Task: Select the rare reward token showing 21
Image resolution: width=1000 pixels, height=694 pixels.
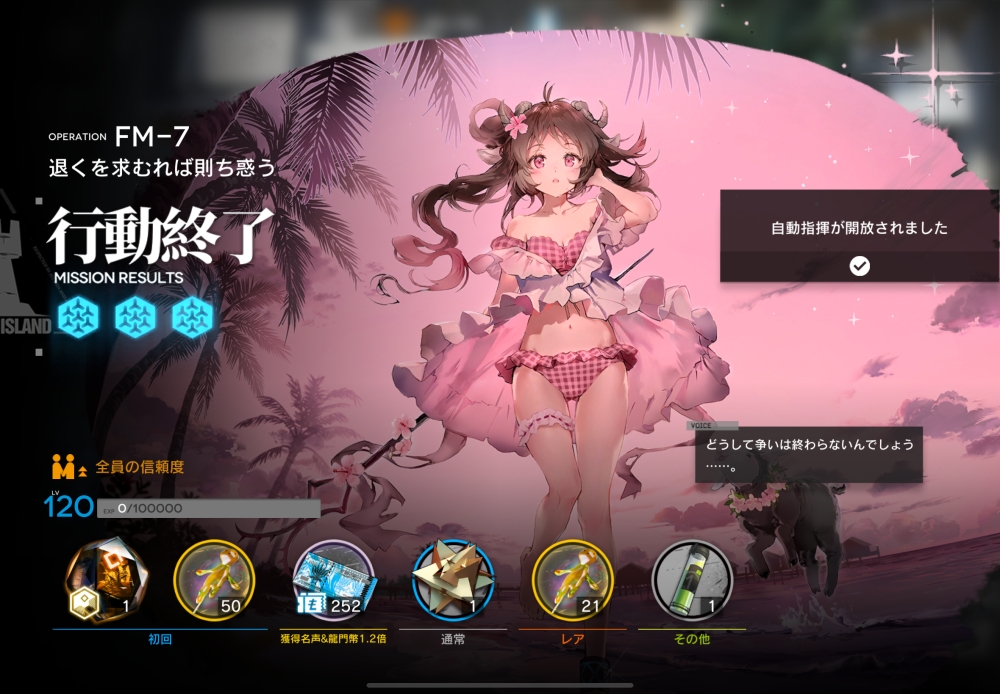Action: click(x=572, y=578)
